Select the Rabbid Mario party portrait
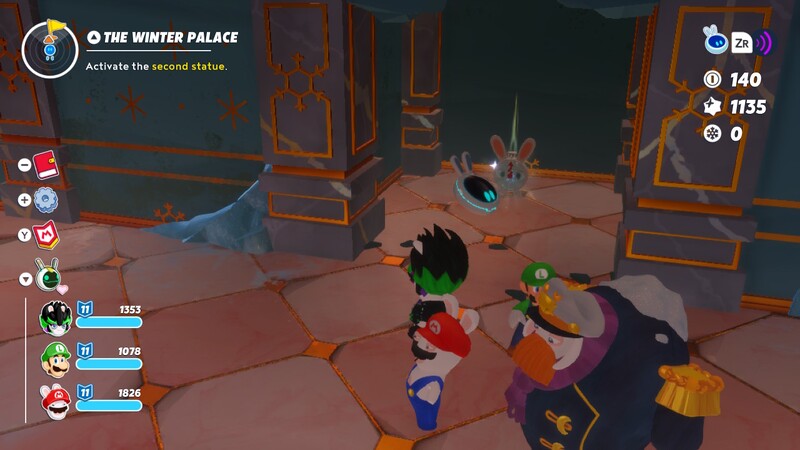The image size is (800, 450). point(54,401)
